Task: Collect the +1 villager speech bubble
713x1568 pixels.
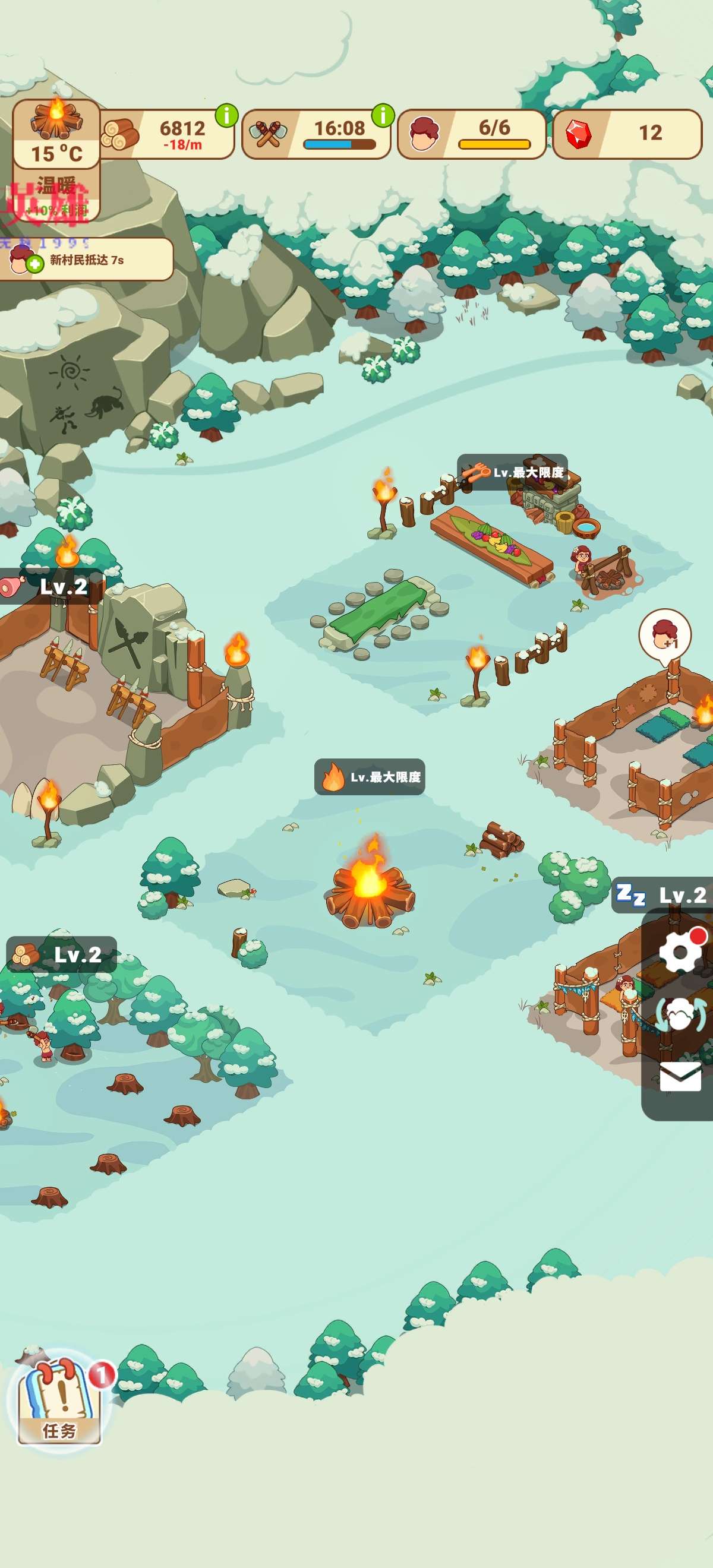Action: pos(664,634)
